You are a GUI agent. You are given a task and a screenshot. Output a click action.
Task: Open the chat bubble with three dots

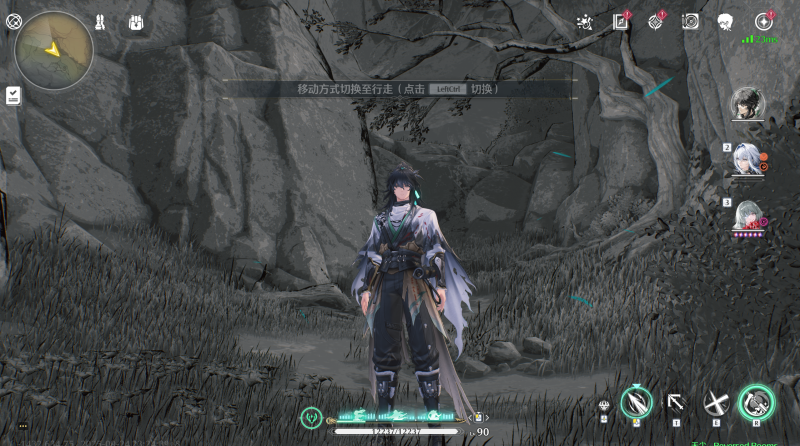pos(23,426)
